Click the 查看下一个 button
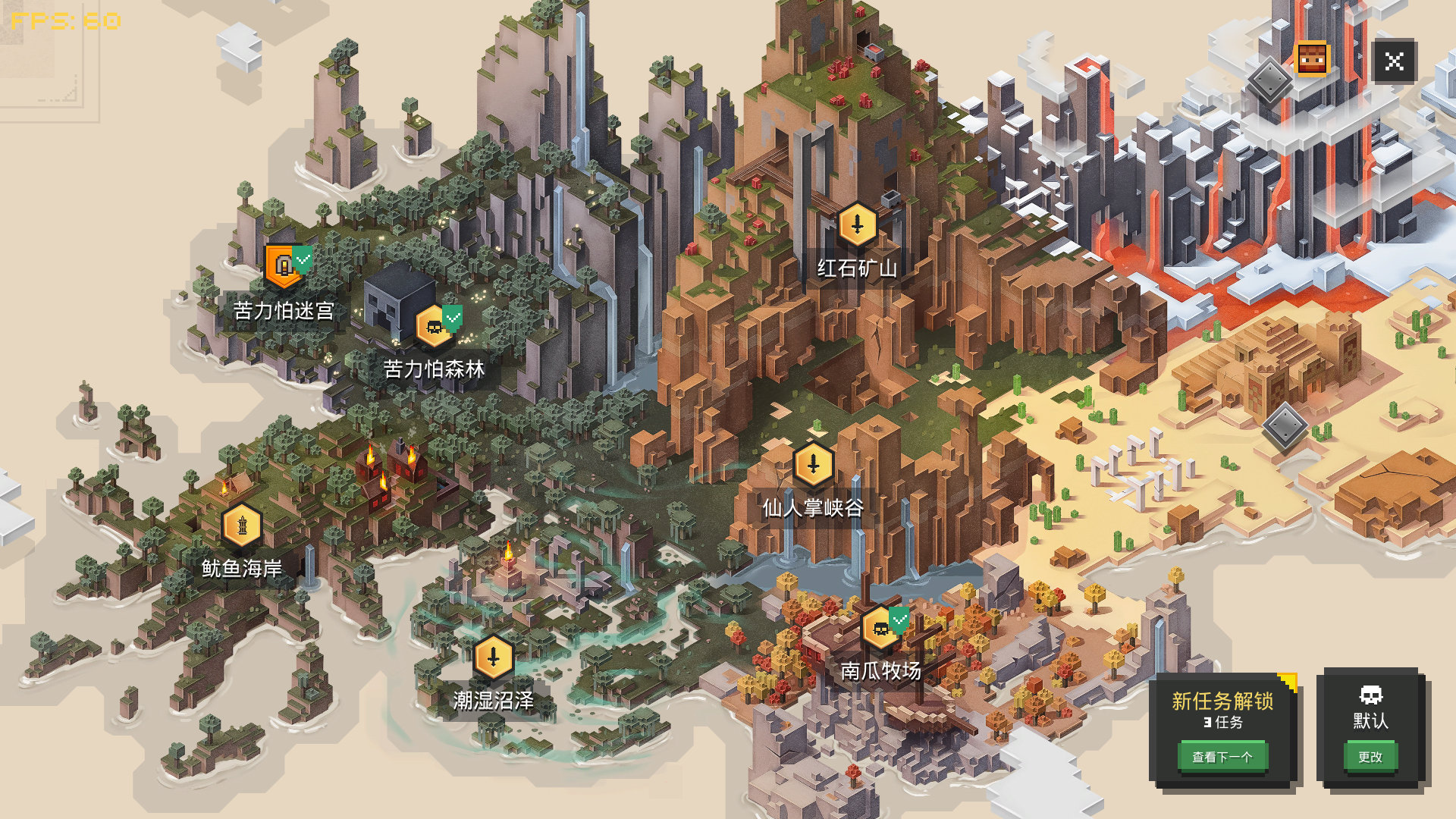 [x=1222, y=756]
